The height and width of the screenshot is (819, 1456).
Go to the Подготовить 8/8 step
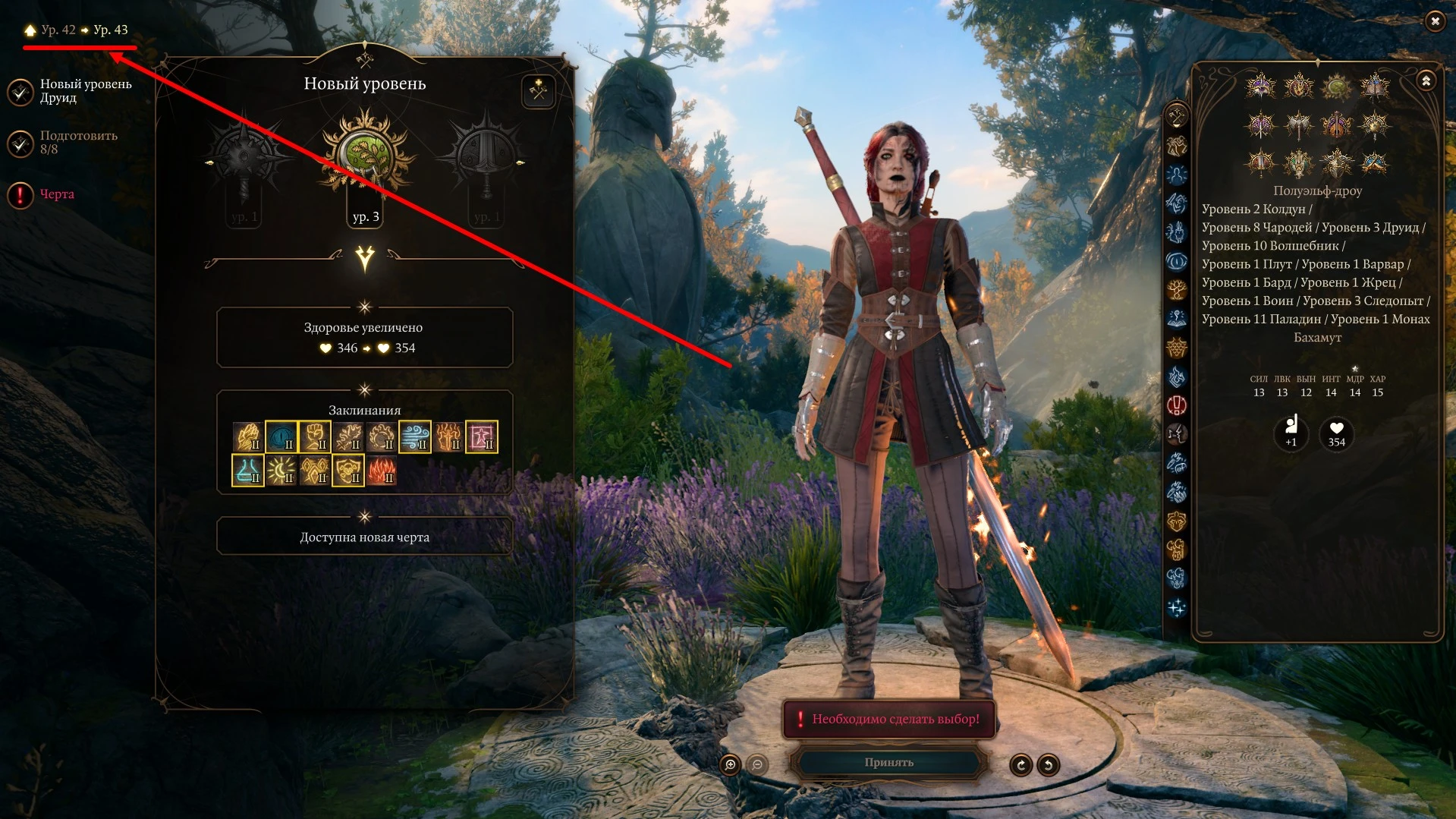click(x=78, y=142)
